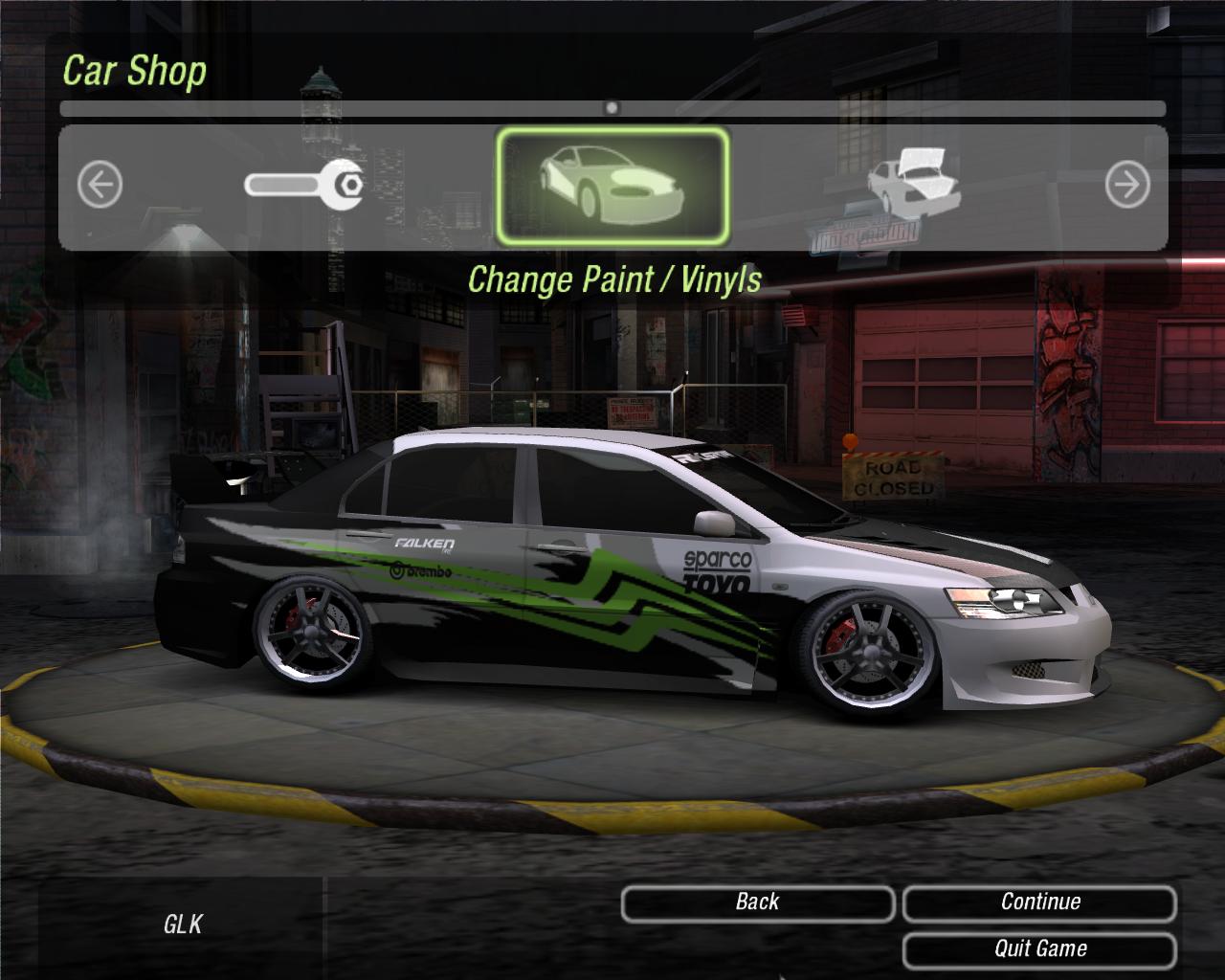Screen dimensions: 1225x980
Task: Click the Back button
Action: click(757, 902)
